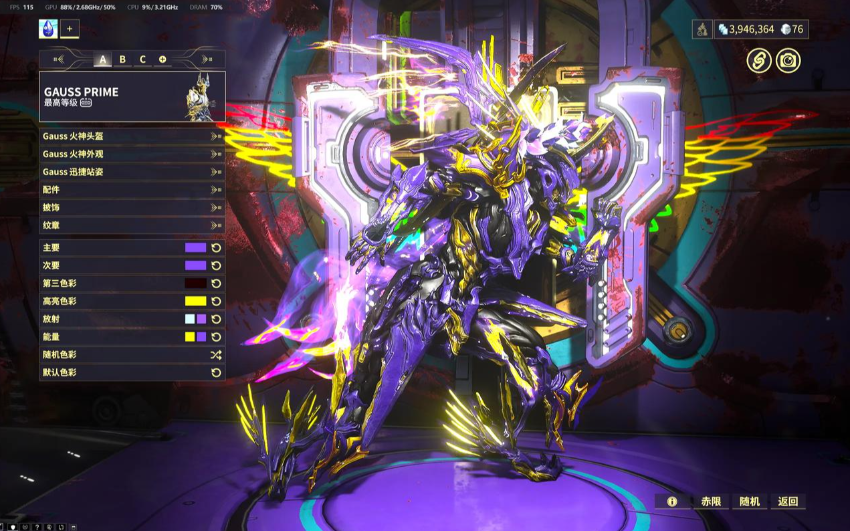This screenshot has width=850, height=531.
Task: Open the 配件 attachments menu
Action: pyautogui.click(x=132, y=189)
